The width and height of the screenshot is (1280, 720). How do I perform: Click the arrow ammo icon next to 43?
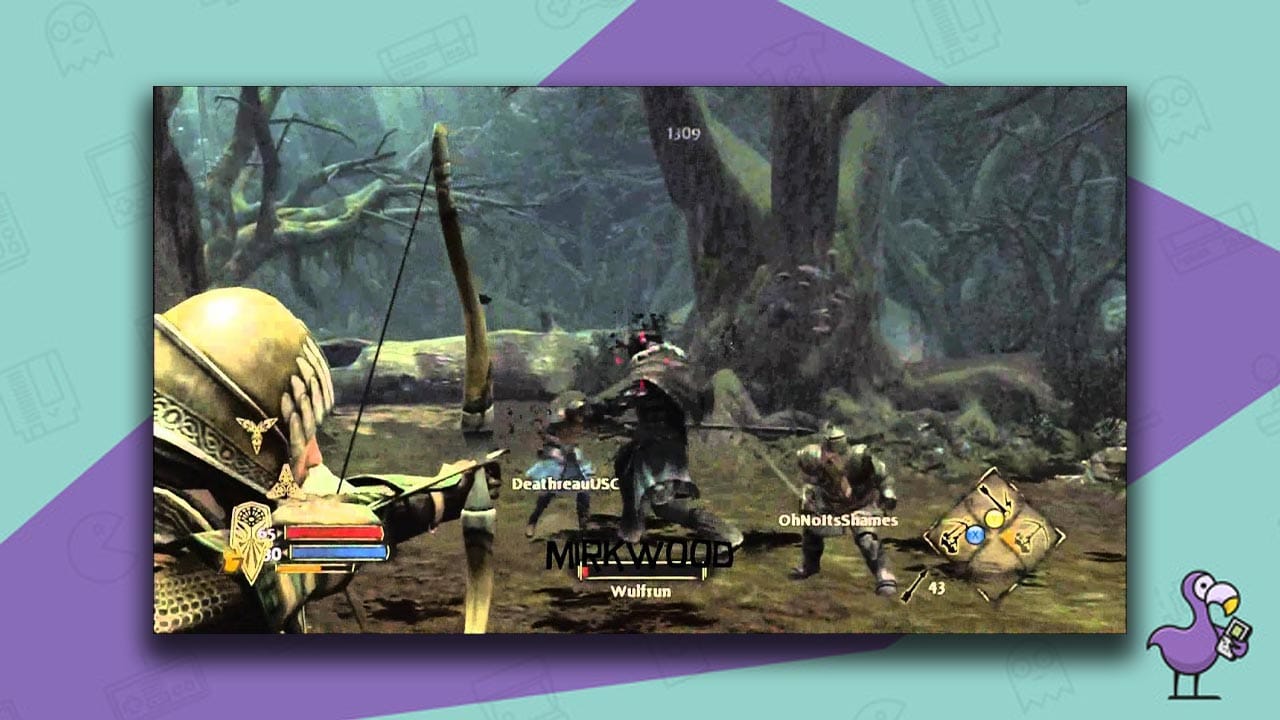pos(916,583)
